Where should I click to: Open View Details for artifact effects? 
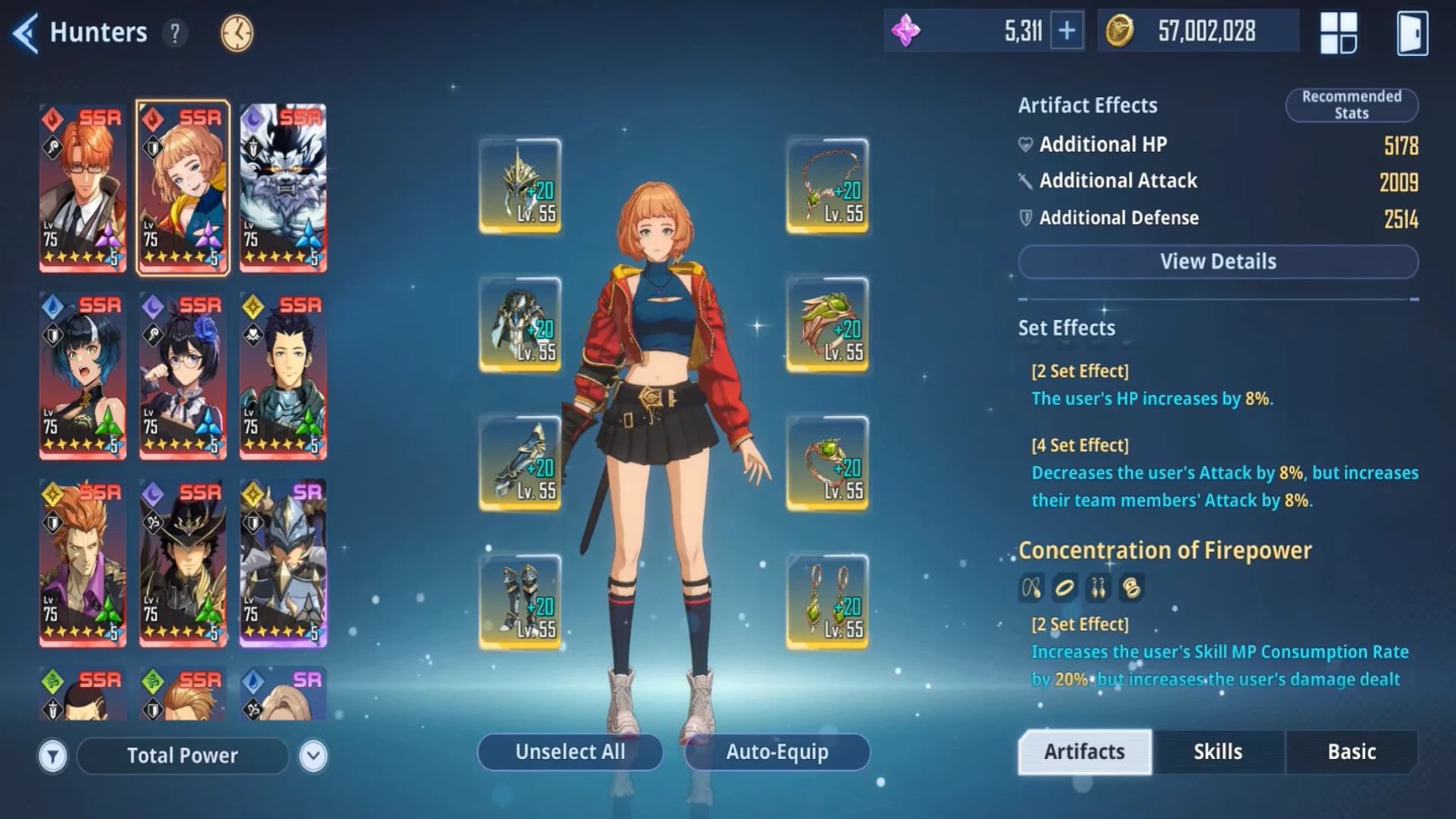click(x=1218, y=262)
